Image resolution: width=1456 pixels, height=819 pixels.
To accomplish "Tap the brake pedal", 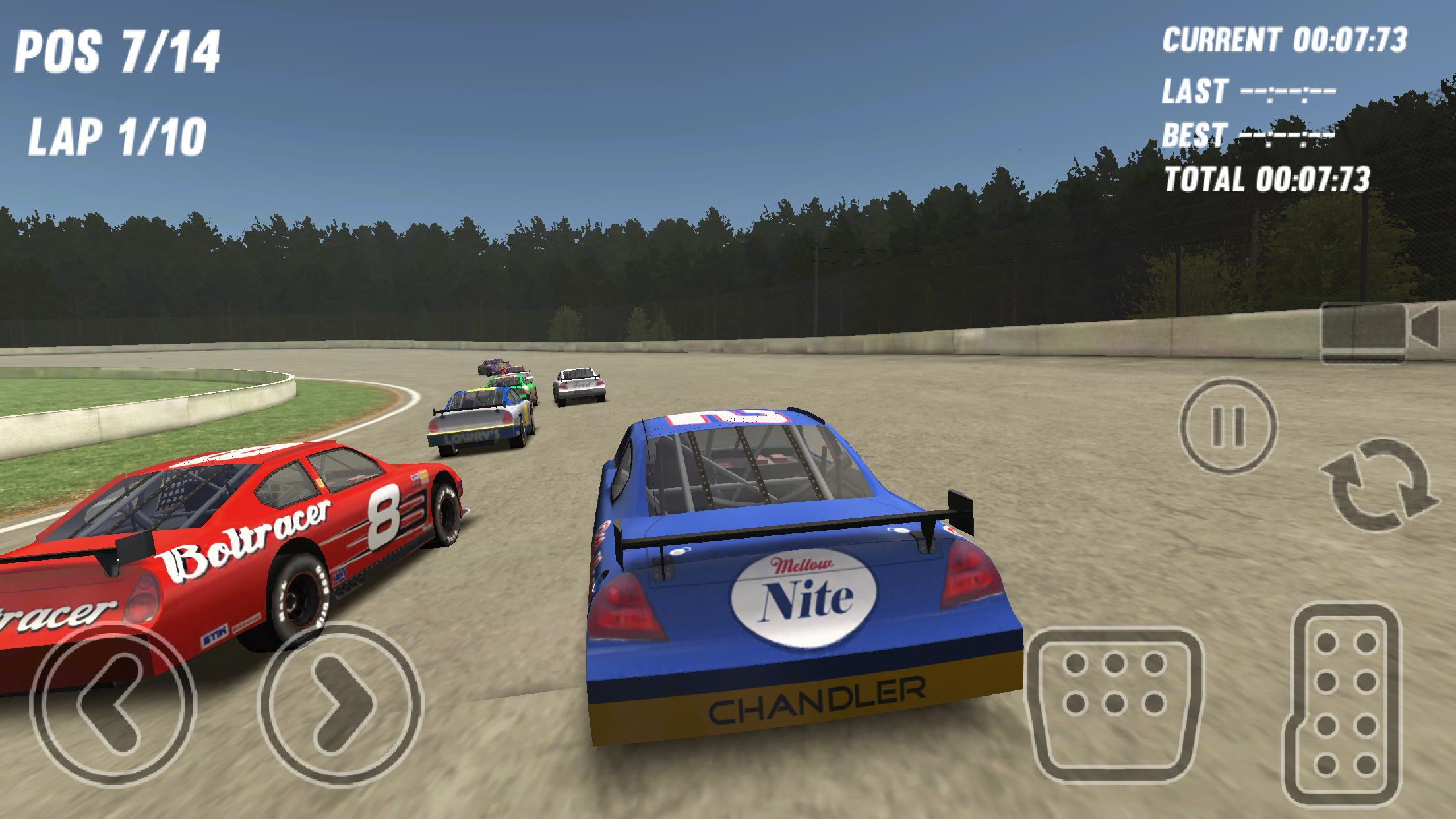I will pyautogui.click(x=1115, y=704).
